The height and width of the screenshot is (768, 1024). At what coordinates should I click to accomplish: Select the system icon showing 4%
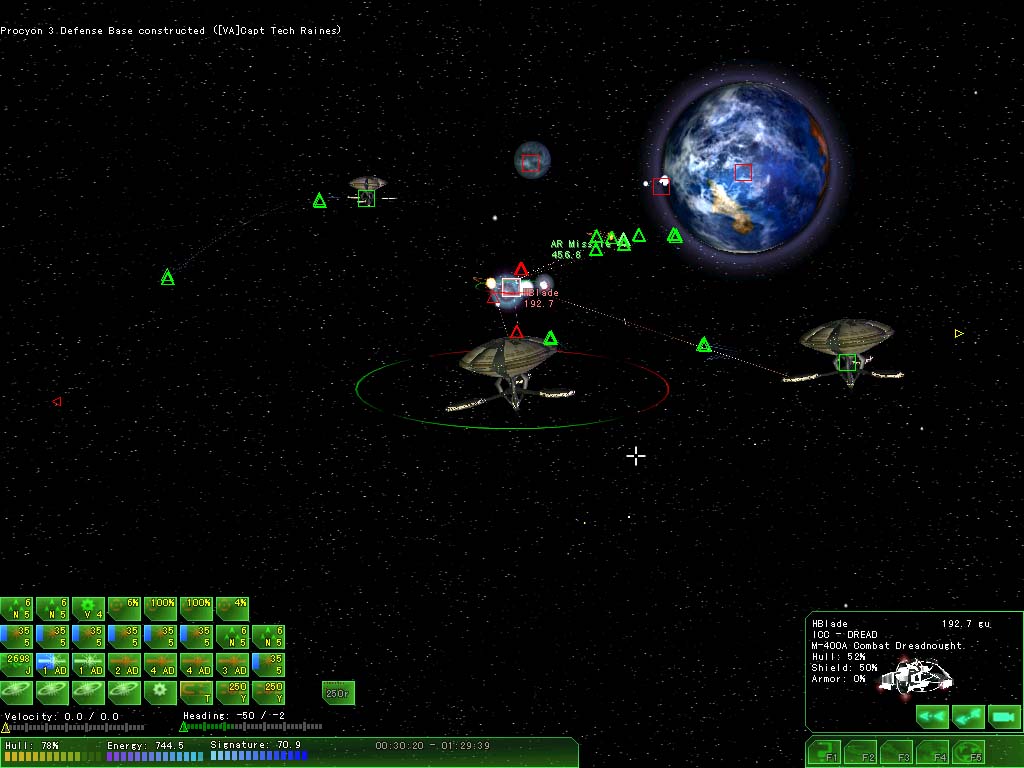(x=232, y=609)
